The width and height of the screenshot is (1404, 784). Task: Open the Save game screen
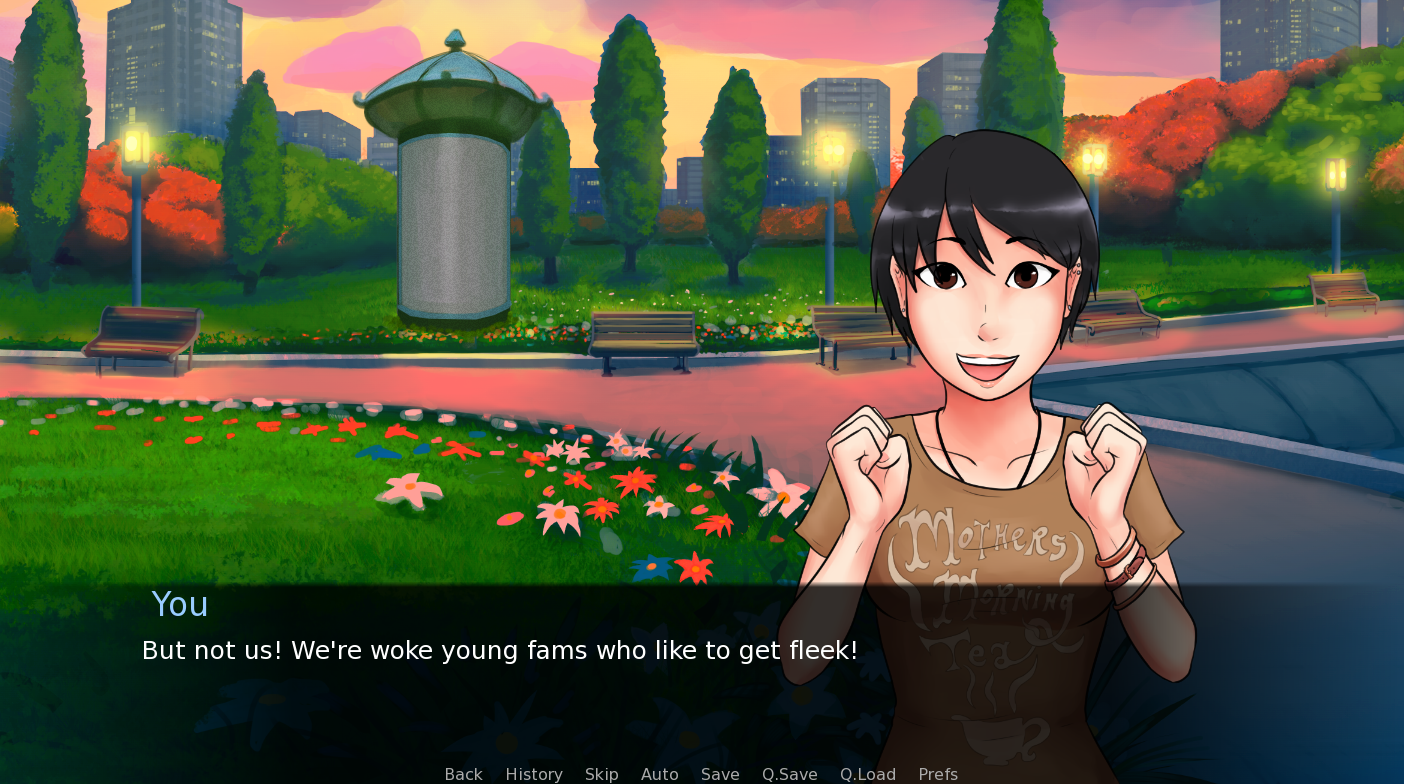pos(720,774)
